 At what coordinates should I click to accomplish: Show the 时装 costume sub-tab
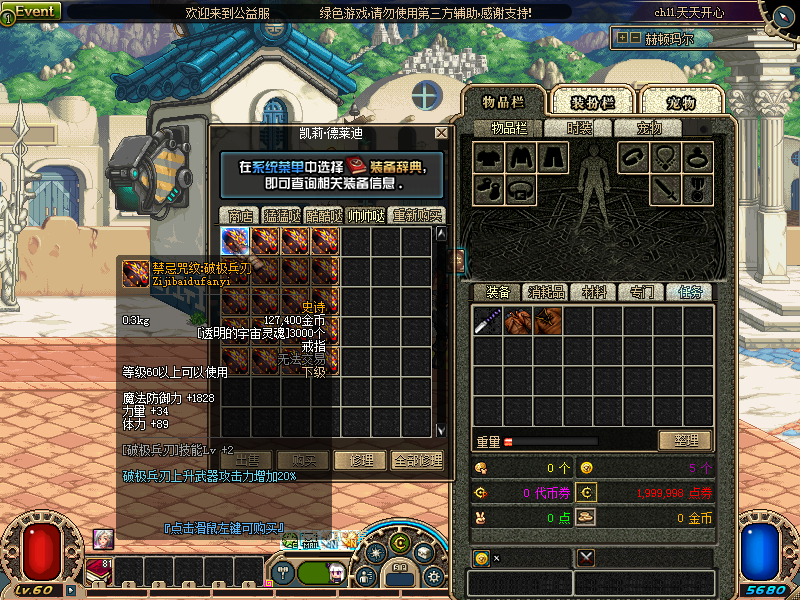click(x=579, y=128)
